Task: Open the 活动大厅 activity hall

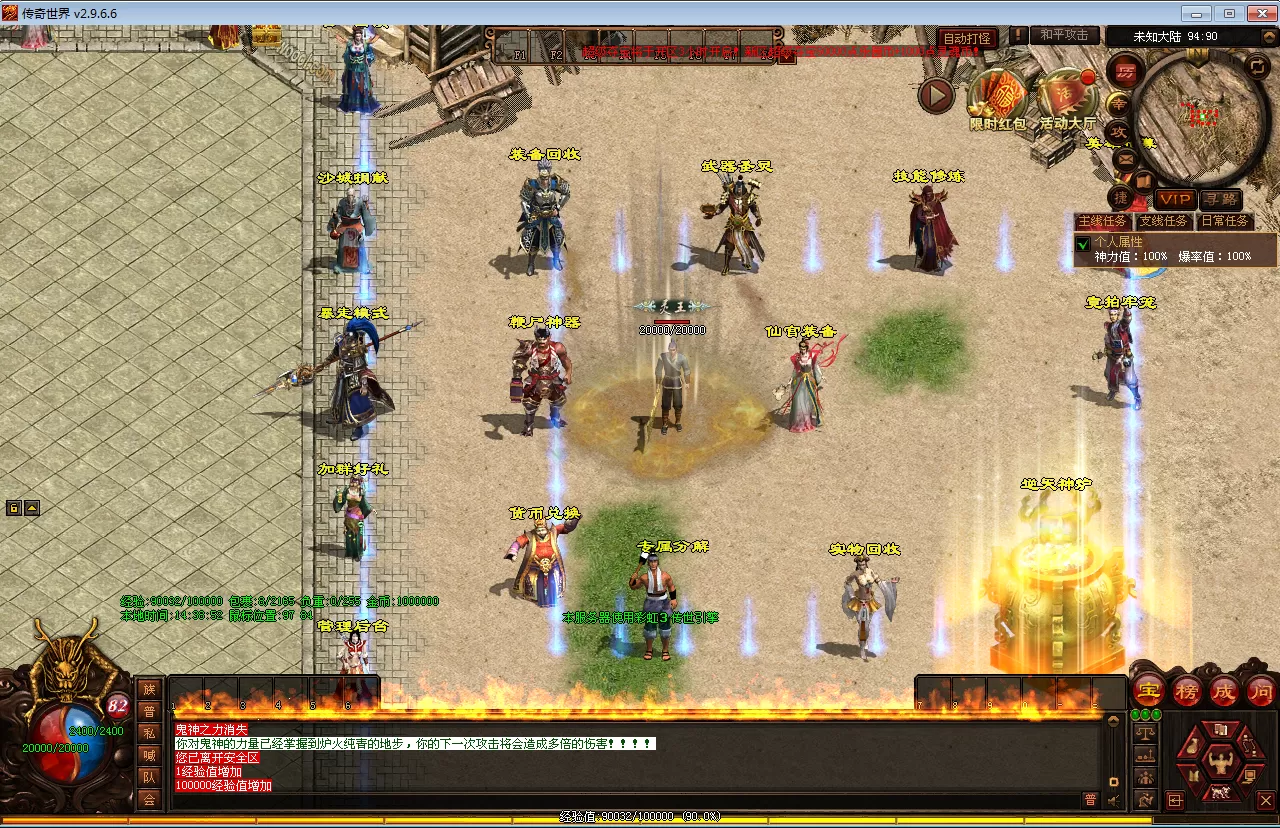Action: tap(1067, 98)
